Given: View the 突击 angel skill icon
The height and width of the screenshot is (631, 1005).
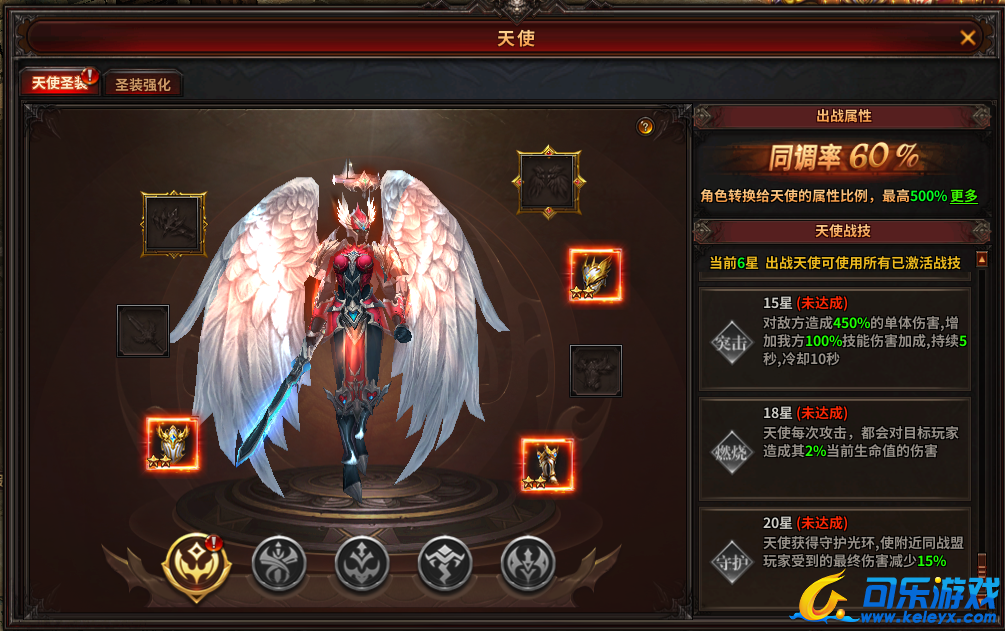Looking at the screenshot, I should click(728, 340).
